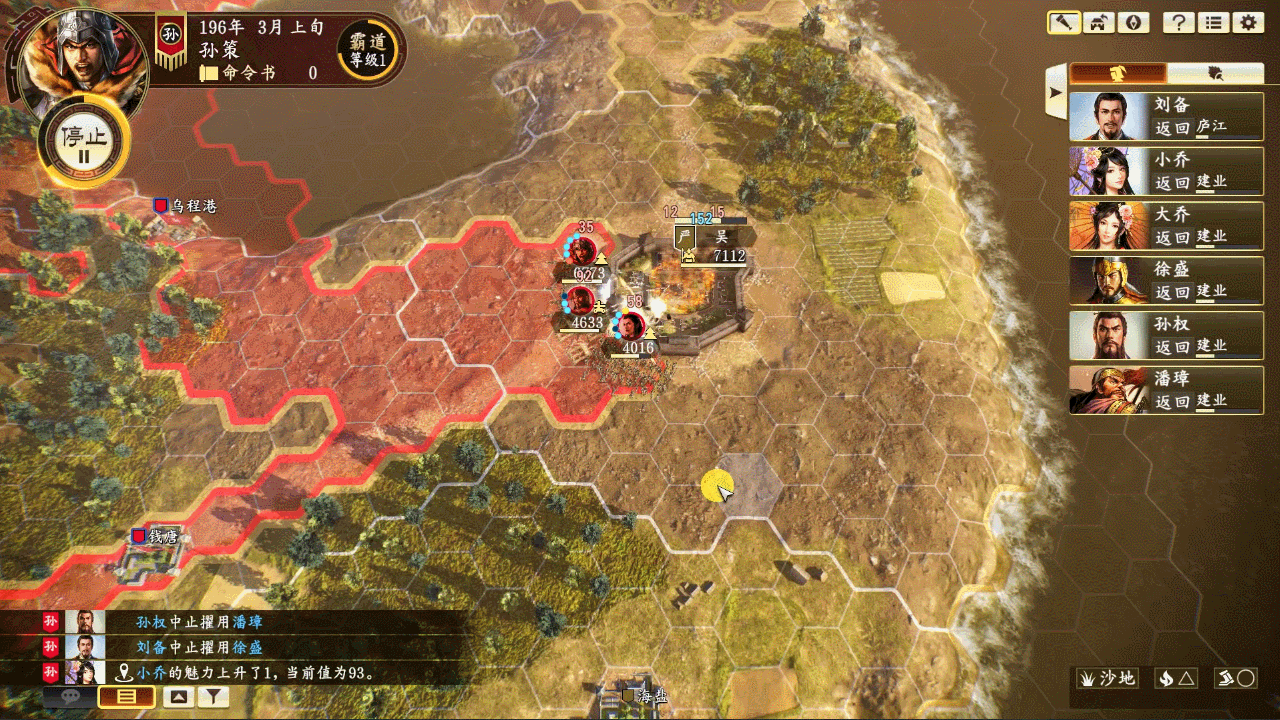The image size is (1280, 720).
Task: Switch to the magnifier search tab
Action: coord(1215,73)
